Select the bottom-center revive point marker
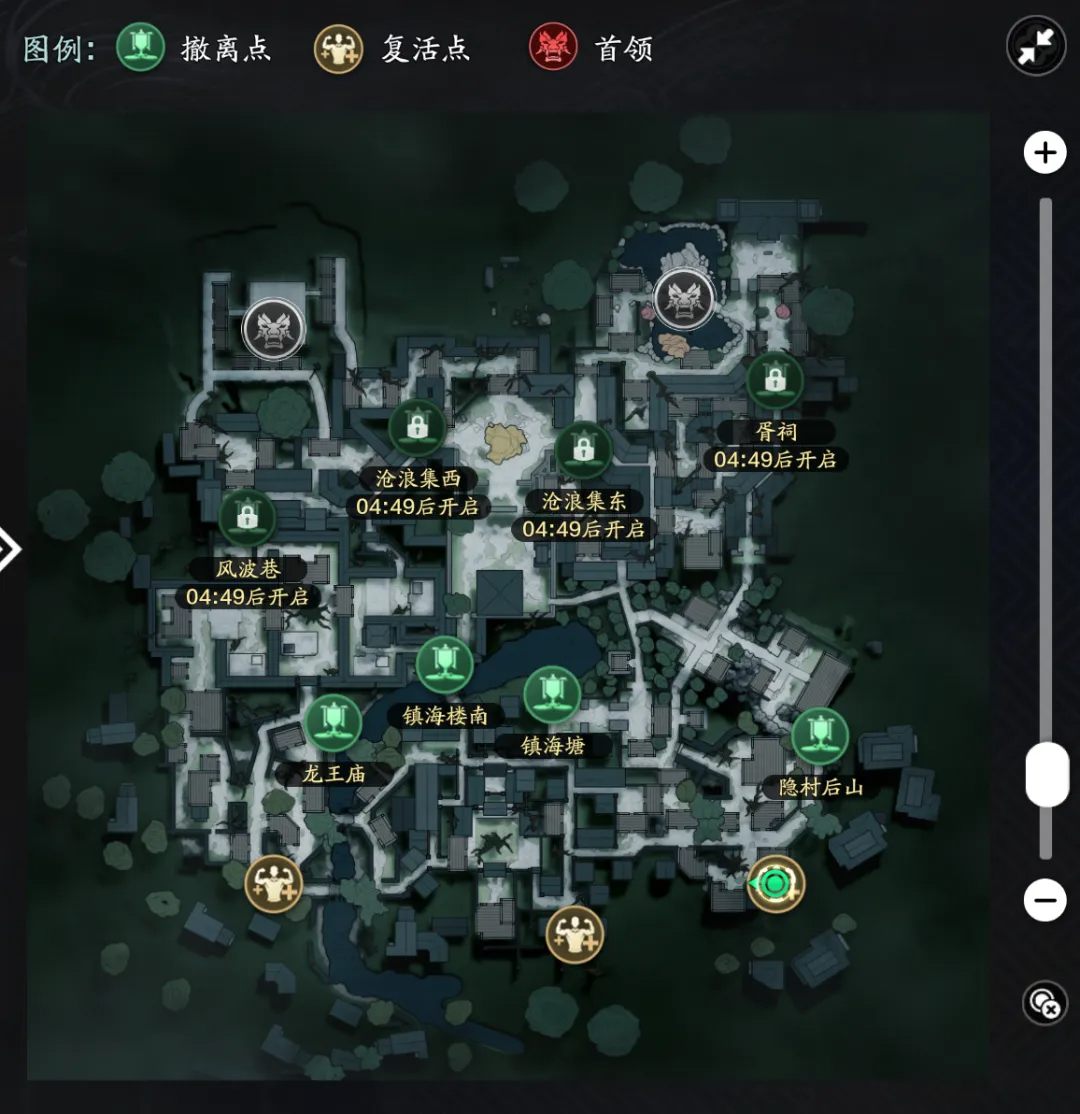The height and width of the screenshot is (1114, 1080). pos(575,934)
